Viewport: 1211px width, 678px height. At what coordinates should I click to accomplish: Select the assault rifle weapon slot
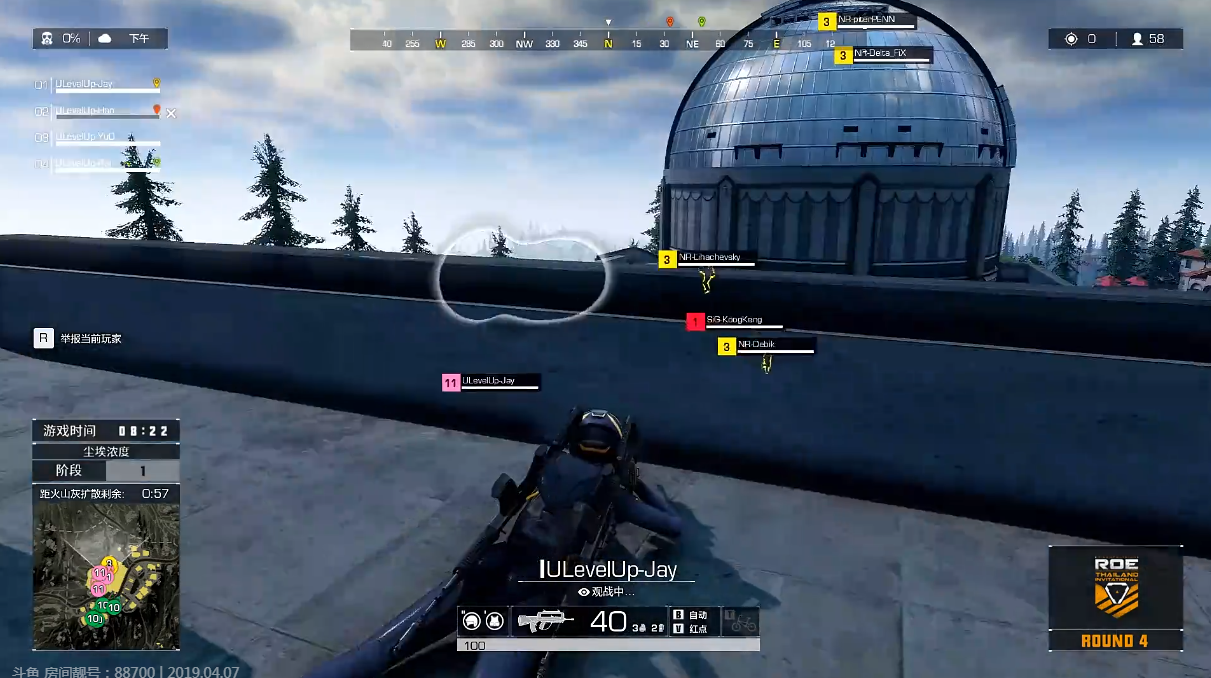545,621
